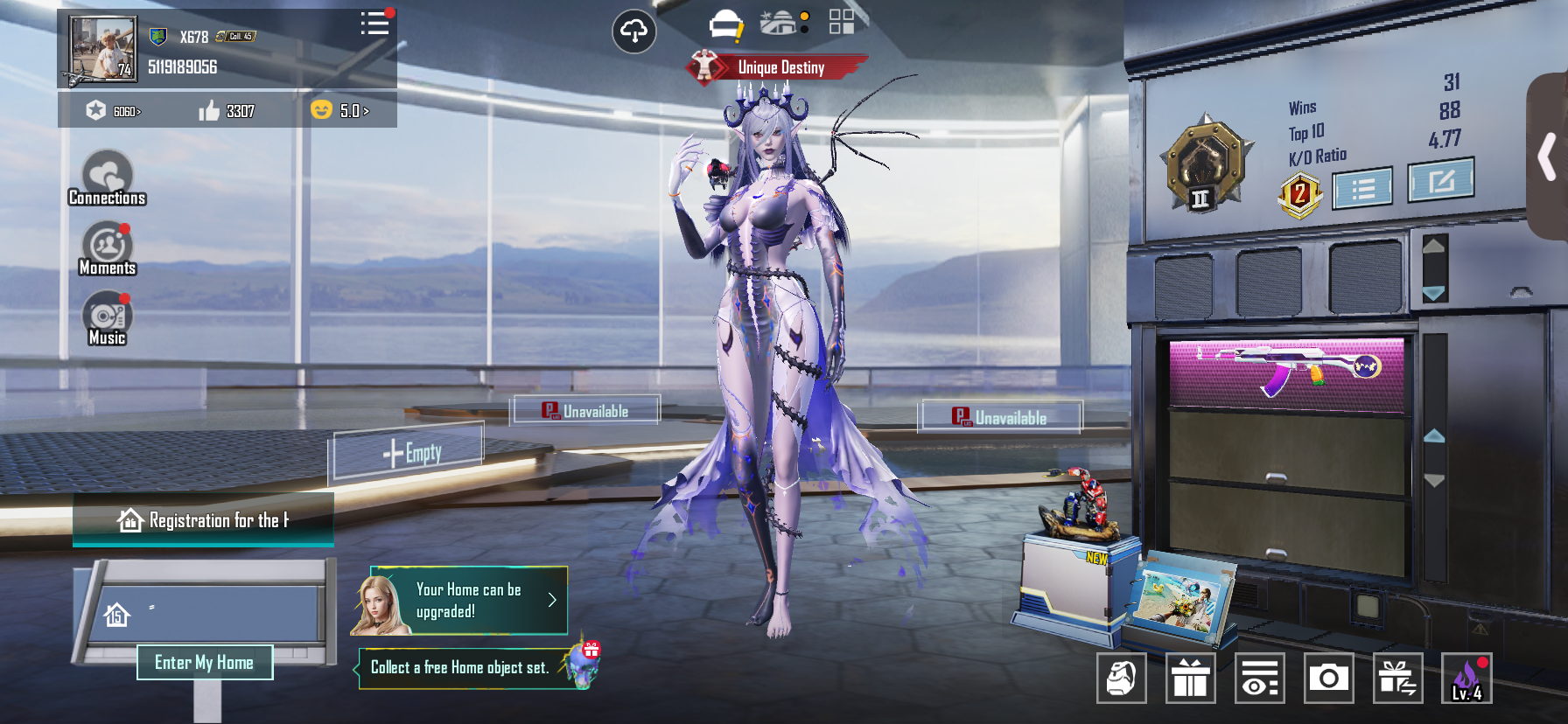The height and width of the screenshot is (724, 1568).
Task: Click the cloud download icon
Action: click(633, 31)
